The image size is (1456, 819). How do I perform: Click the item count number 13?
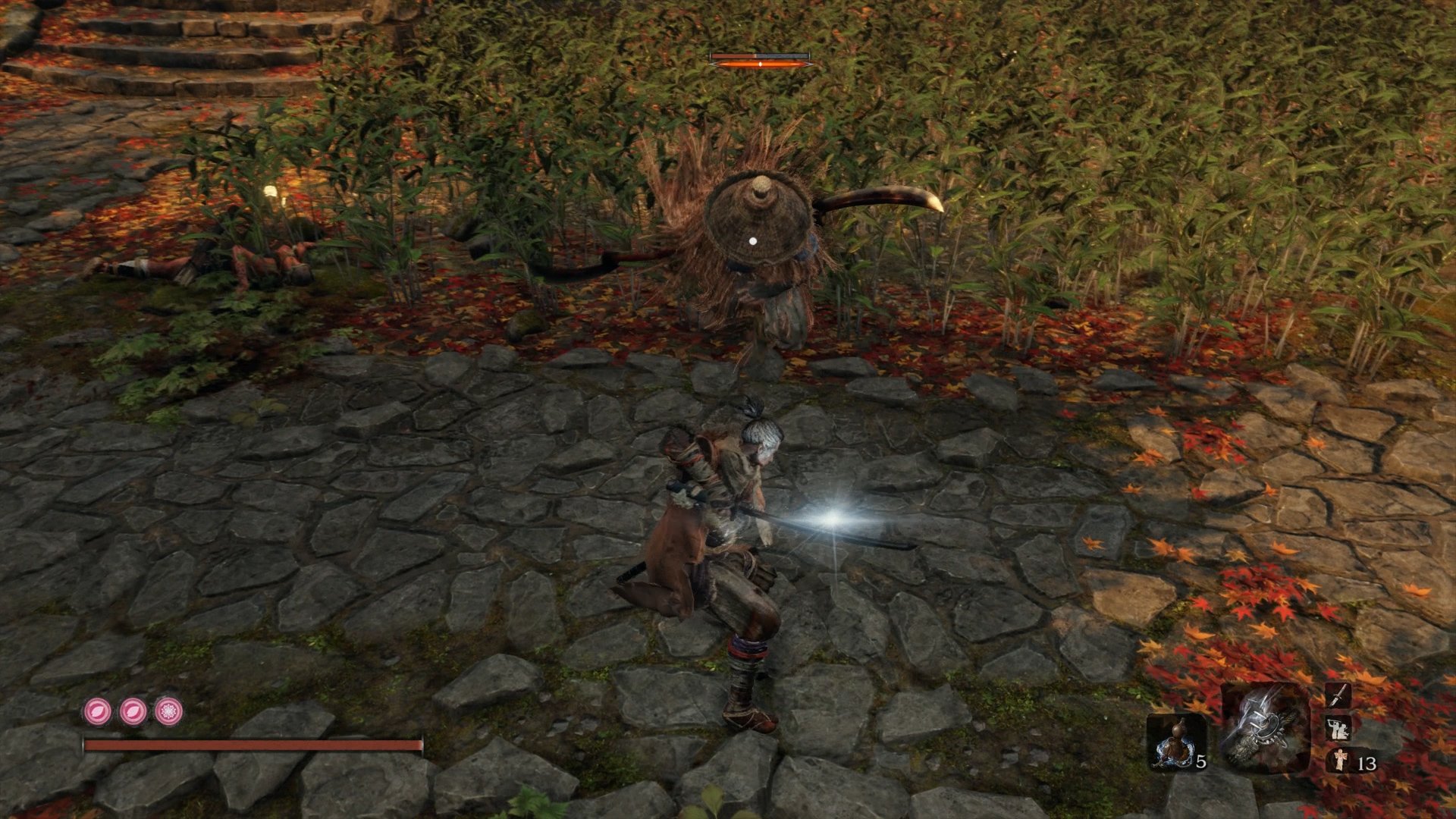coord(1367,763)
